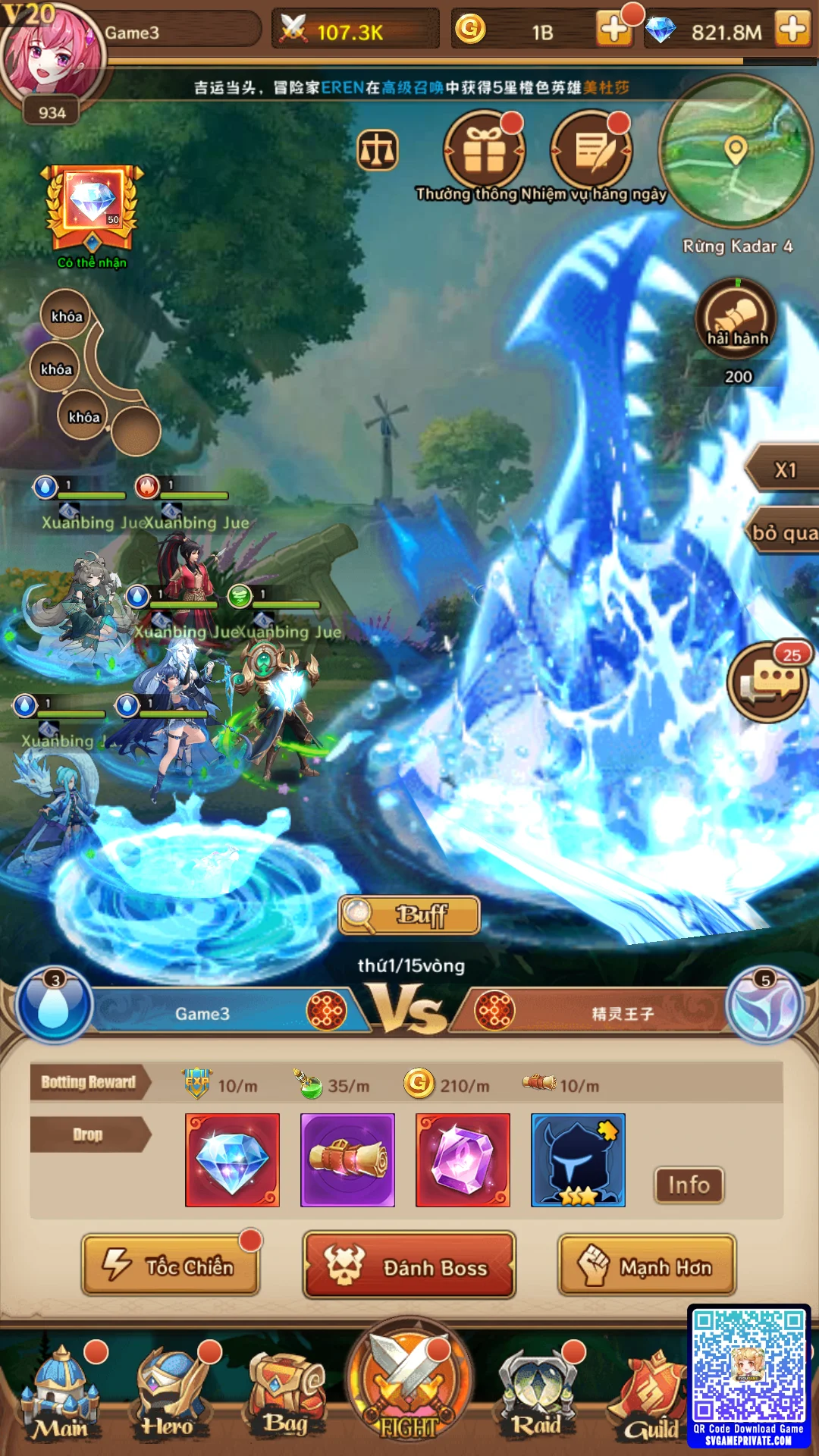Start Tốc Chiến quick battle
The height and width of the screenshot is (1456, 819).
pos(171,1266)
